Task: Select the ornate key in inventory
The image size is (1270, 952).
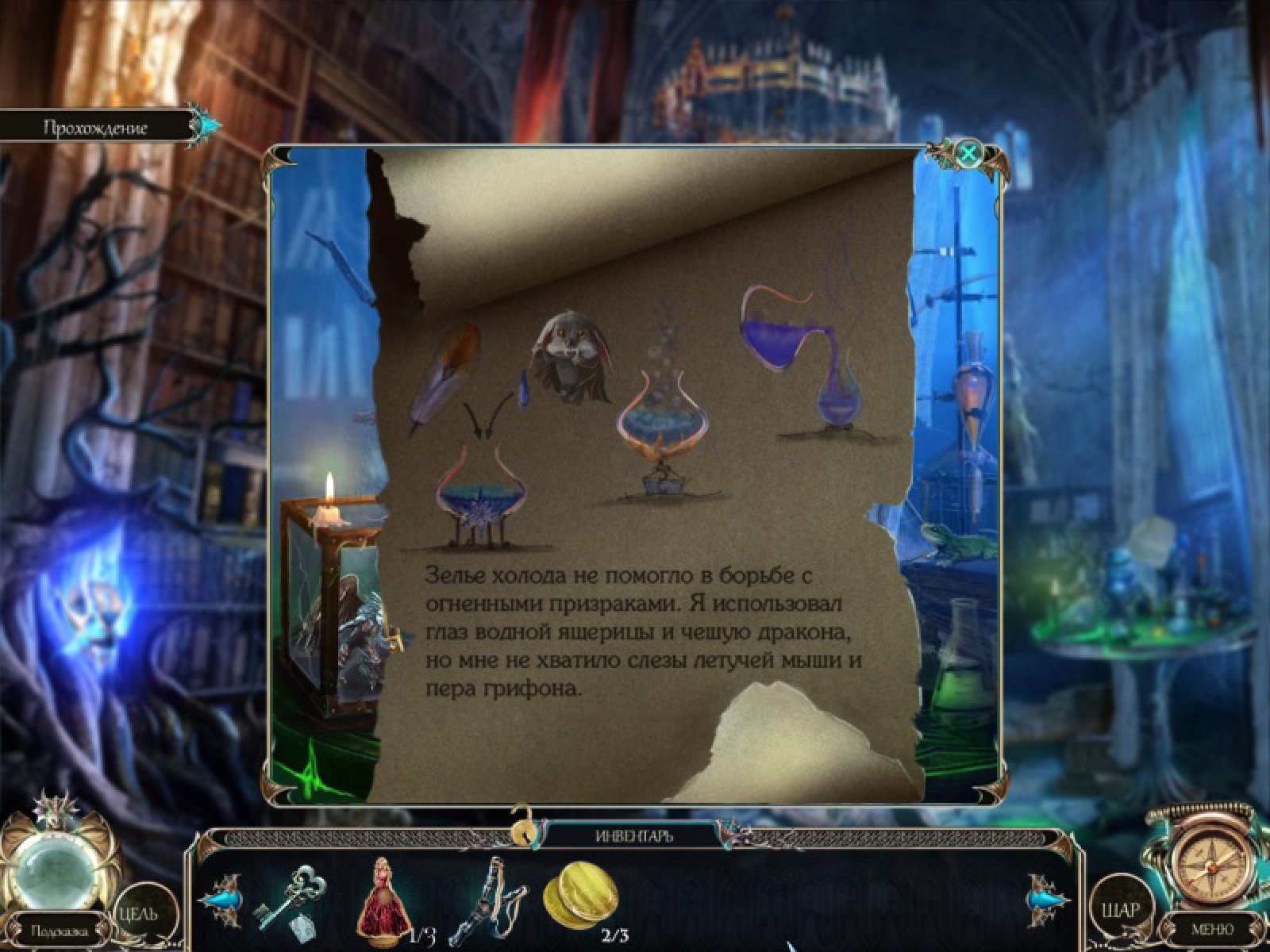Action: point(287,899)
